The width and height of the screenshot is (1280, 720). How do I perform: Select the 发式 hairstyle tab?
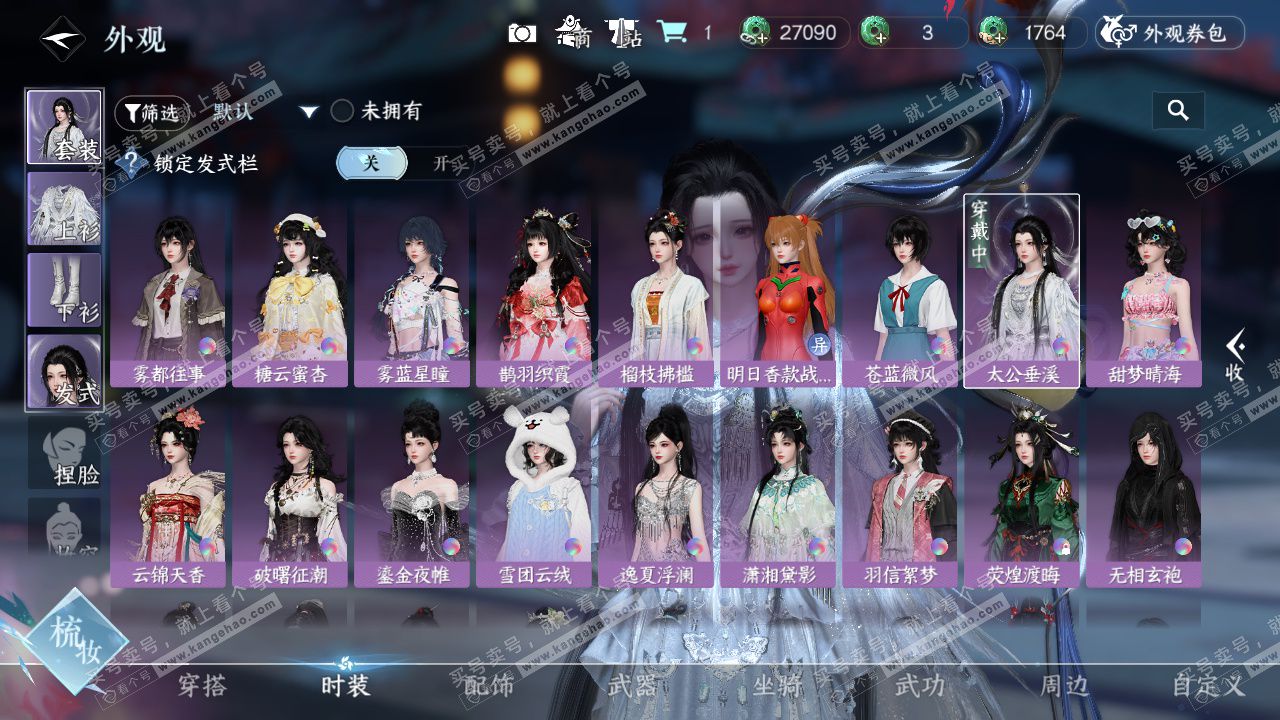(64, 371)
